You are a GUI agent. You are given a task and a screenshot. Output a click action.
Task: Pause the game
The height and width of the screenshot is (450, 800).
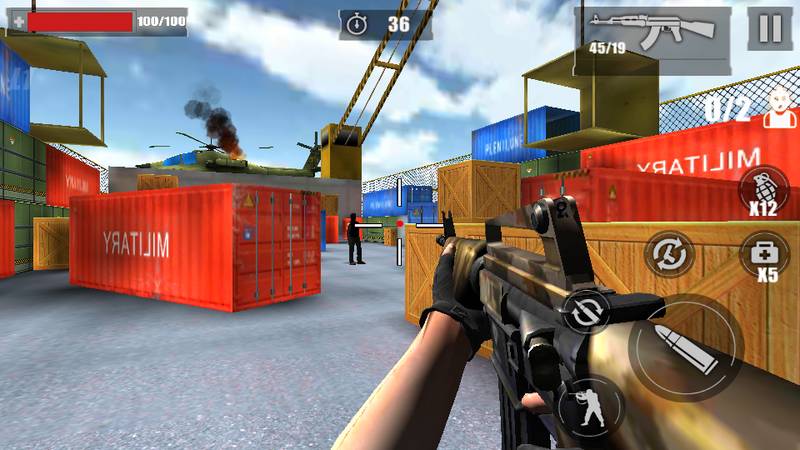tap(769, 28)
